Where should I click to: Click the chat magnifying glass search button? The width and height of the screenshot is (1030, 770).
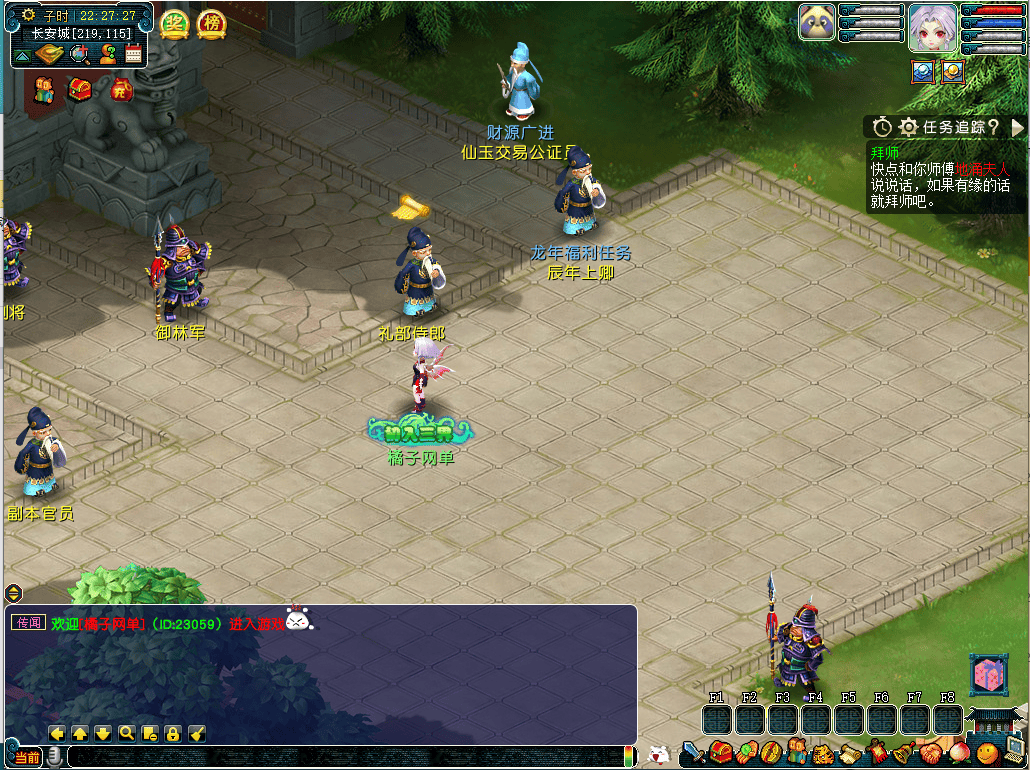click(x=127, y=733)
